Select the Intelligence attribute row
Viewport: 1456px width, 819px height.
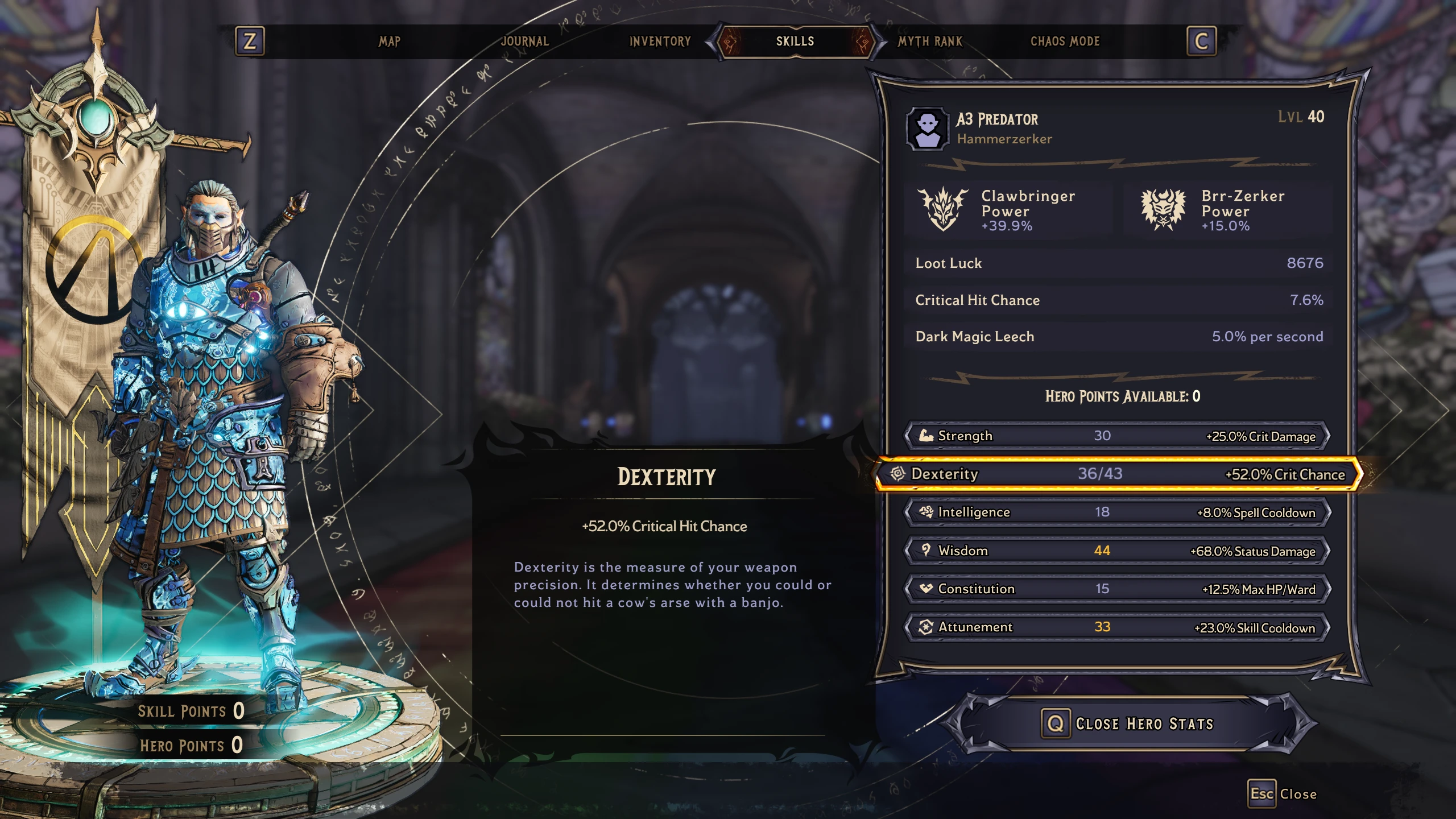pyautogui.click(x=1117, y=512)
